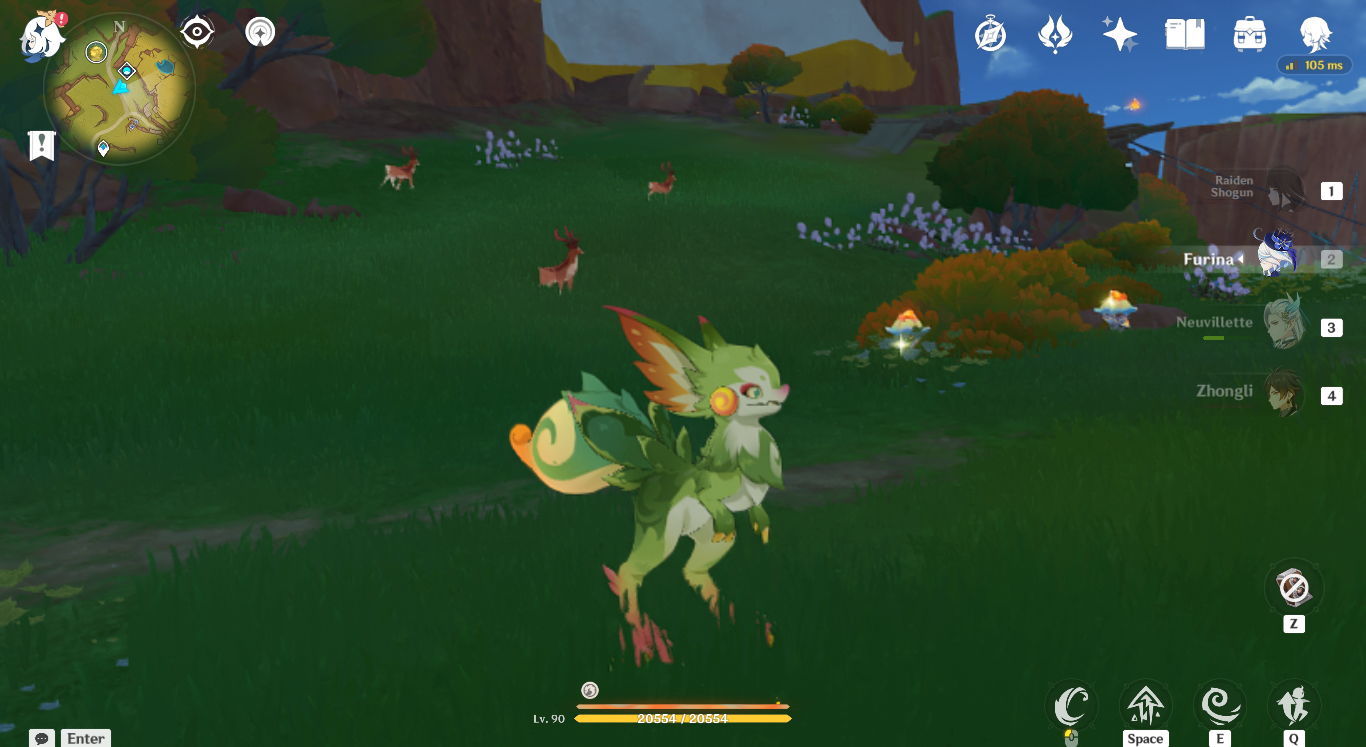Activate the swirl elemental skill icon
This screenshot has height=747, width=1366.
pos(1219,707)
